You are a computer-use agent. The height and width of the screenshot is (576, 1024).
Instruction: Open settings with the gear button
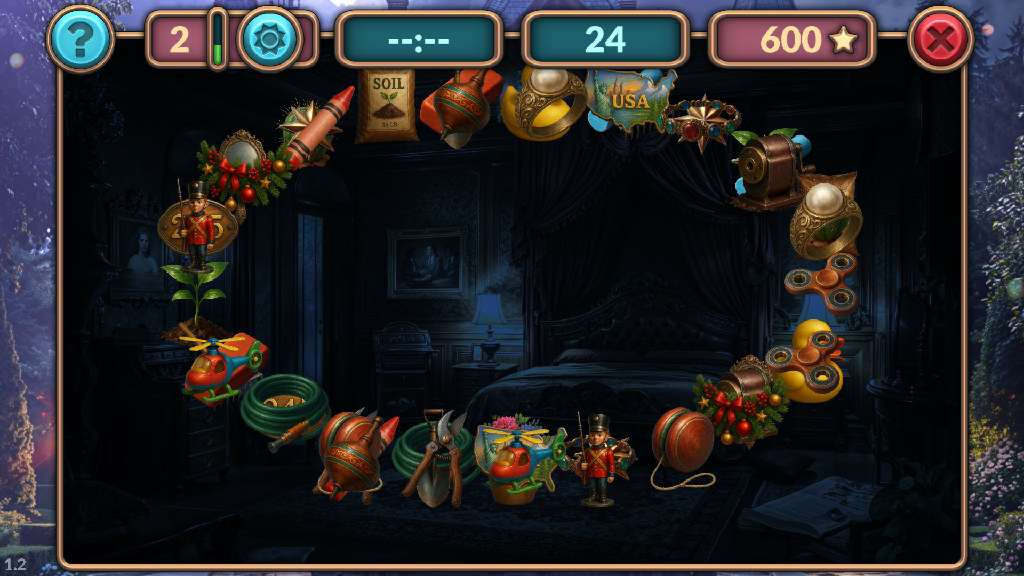click(x=269, y=39)
